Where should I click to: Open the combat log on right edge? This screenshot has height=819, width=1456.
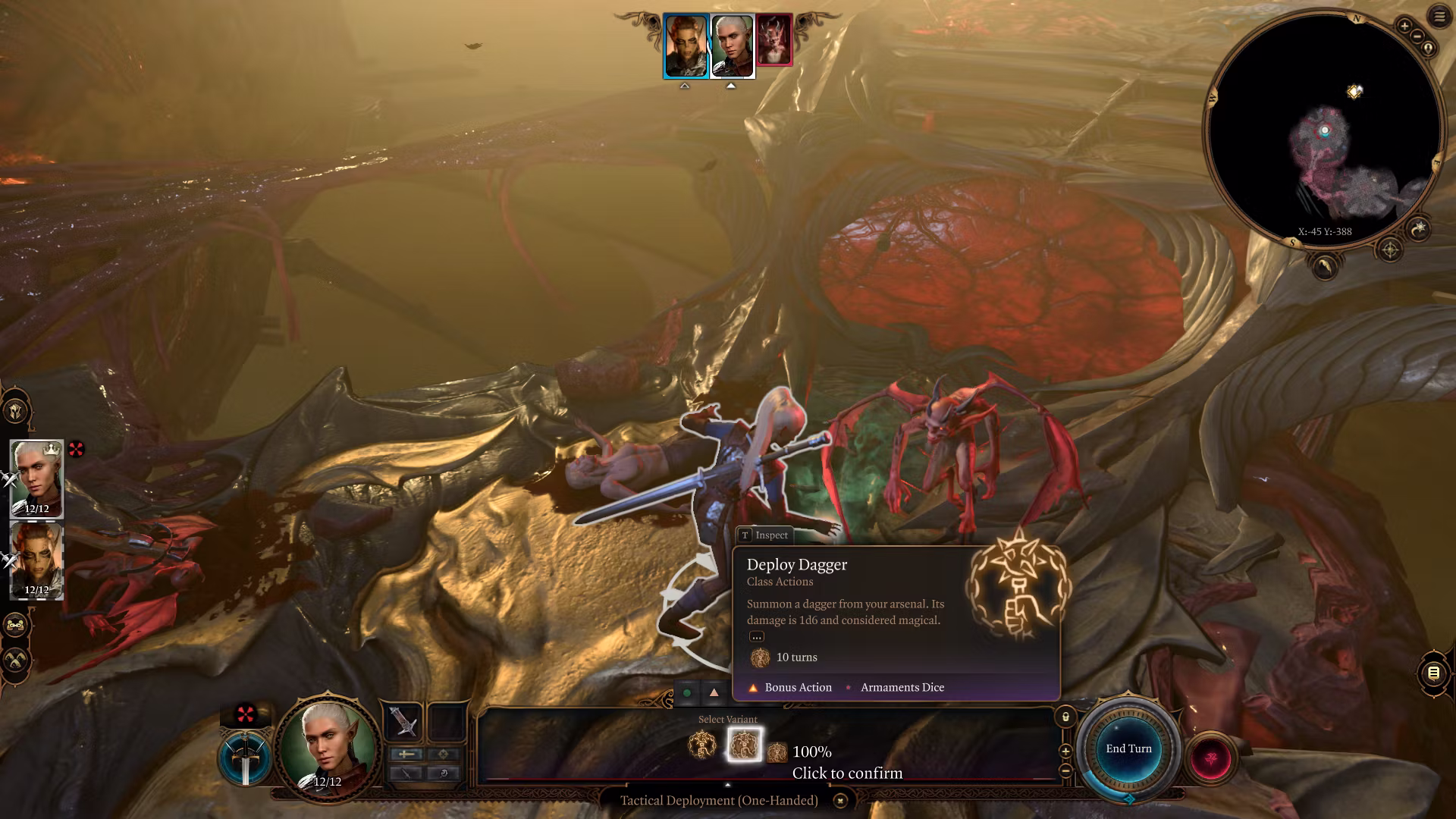pos(1432,673)
